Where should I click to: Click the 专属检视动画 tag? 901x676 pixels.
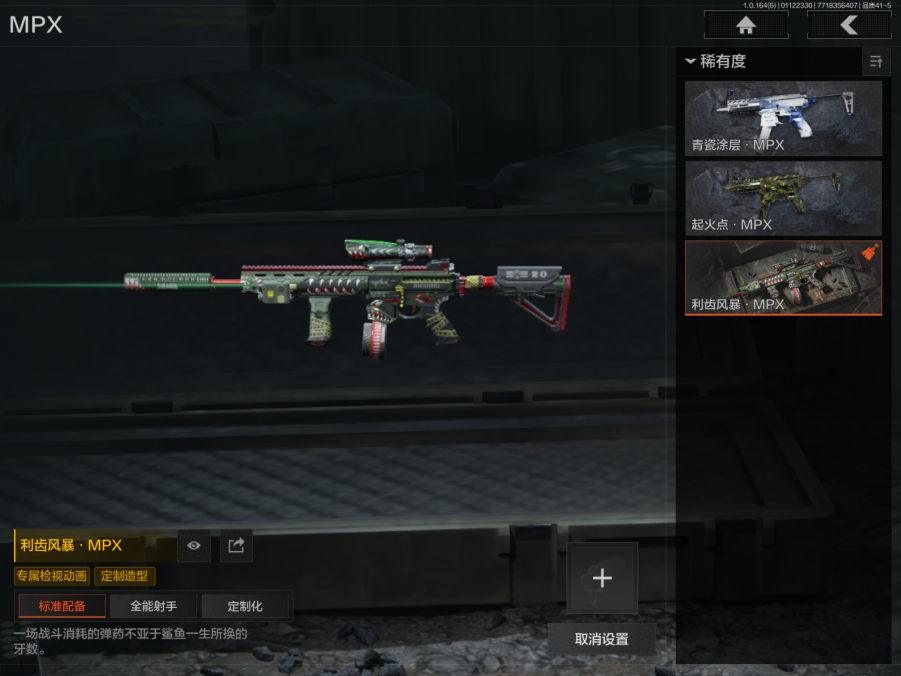point(52,576)
